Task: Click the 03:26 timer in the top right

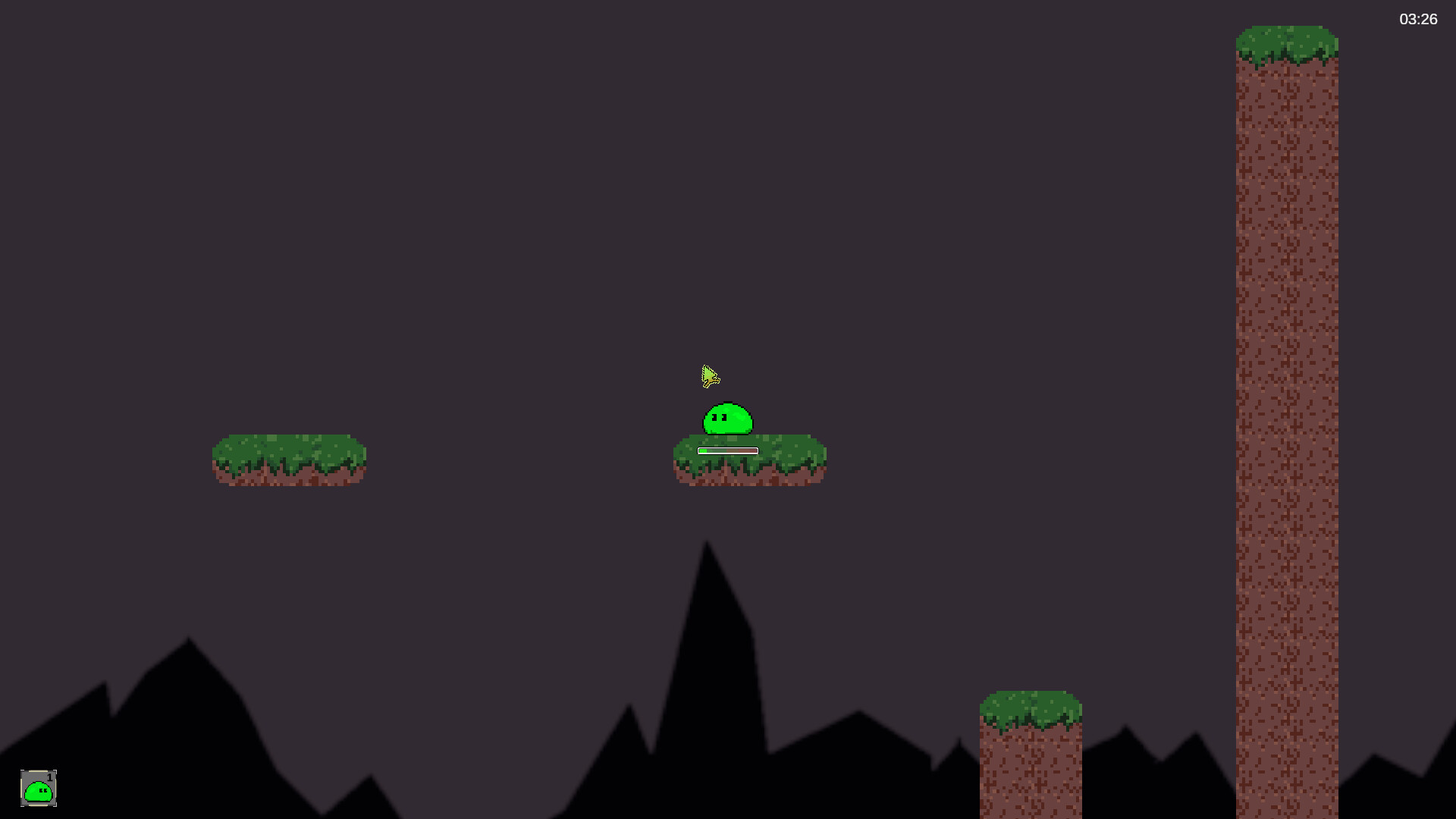Action: [1417, 20]
